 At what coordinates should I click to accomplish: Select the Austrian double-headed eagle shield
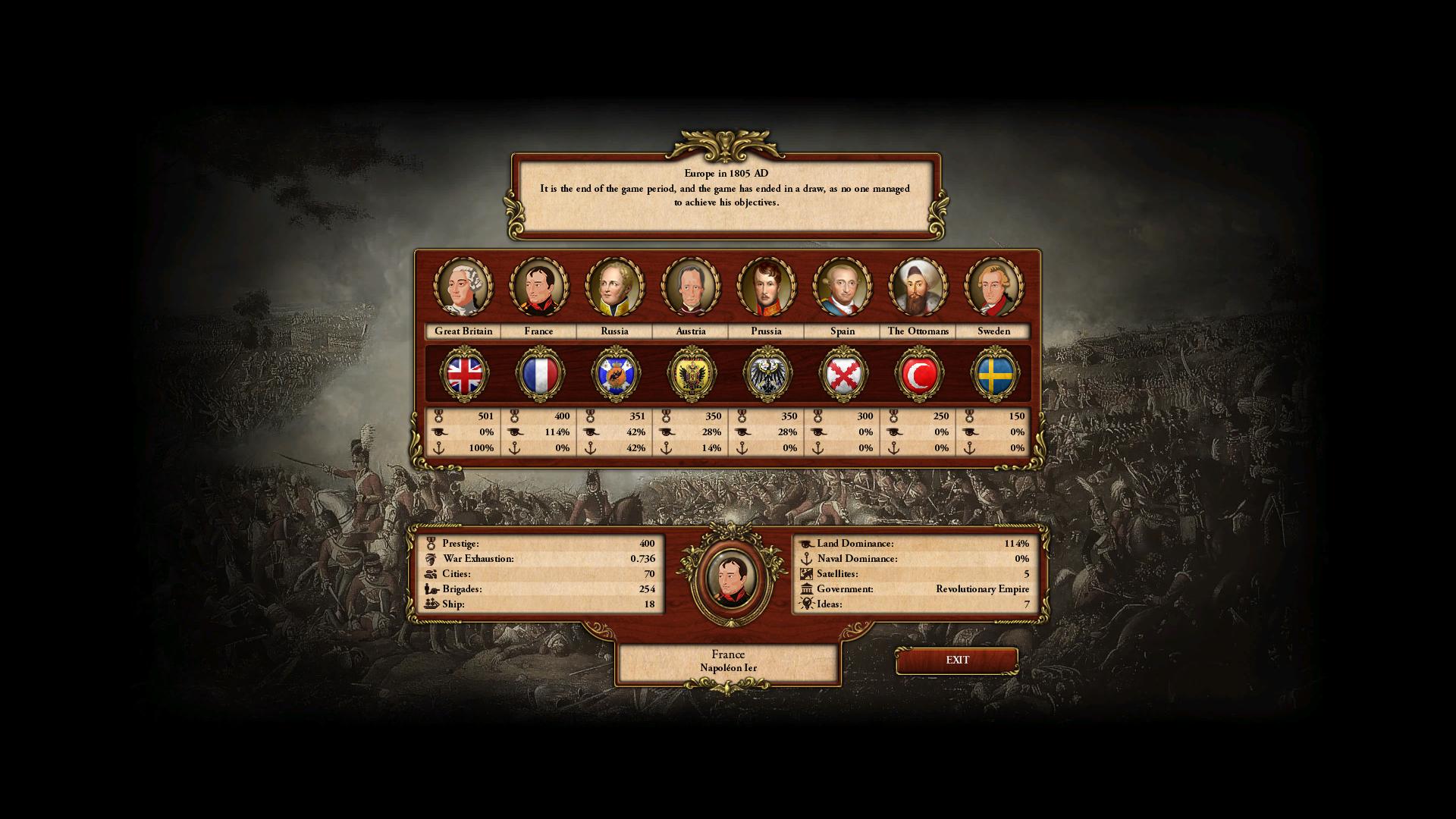click(x=692, y=374)
